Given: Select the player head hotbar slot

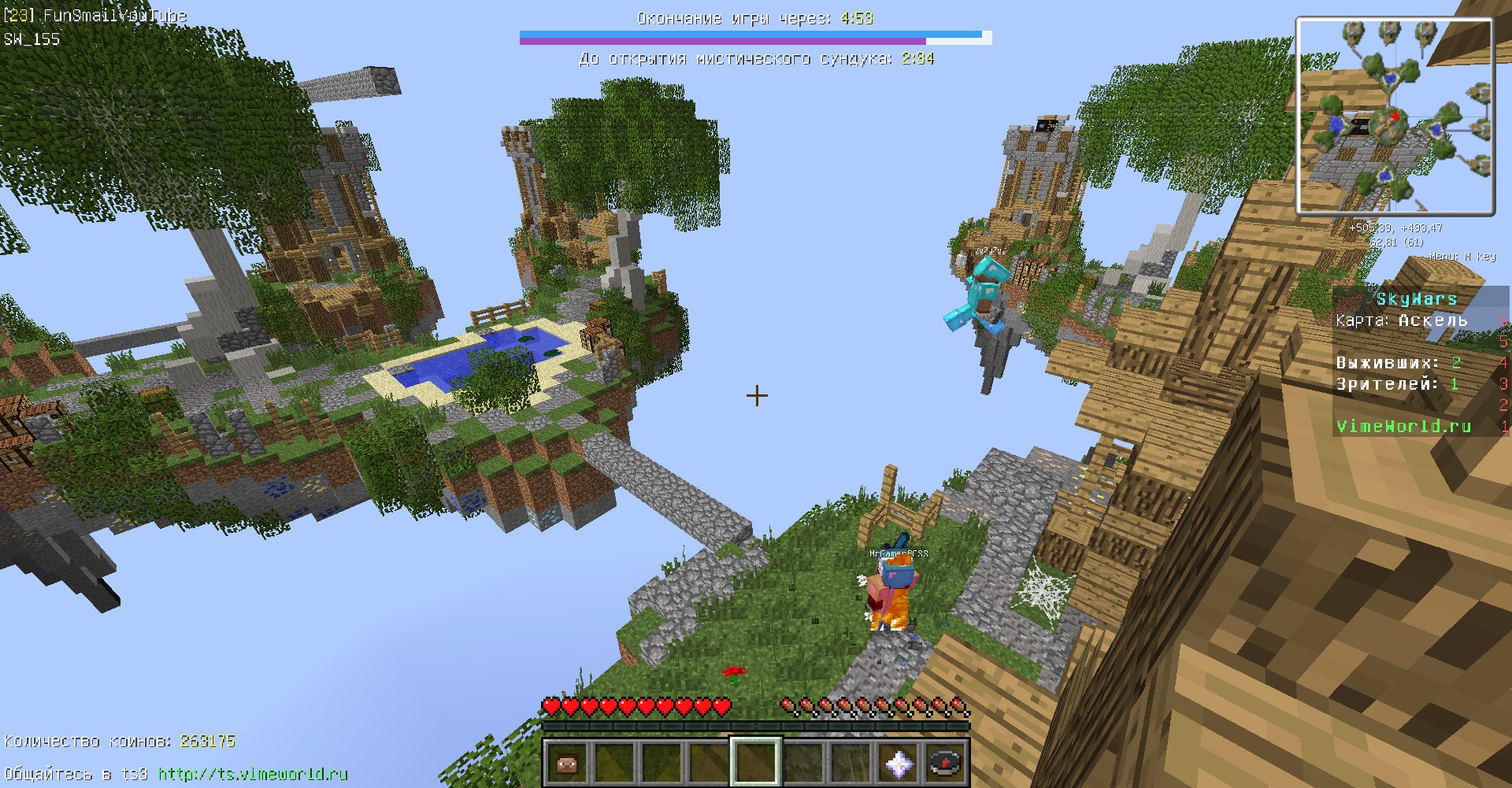Looking at the screenshot, I should [567, 762].
